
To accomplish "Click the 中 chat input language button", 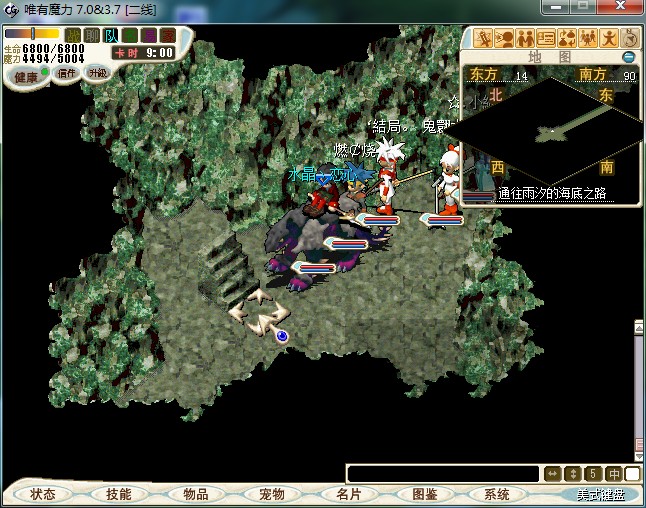I will 613,473.
